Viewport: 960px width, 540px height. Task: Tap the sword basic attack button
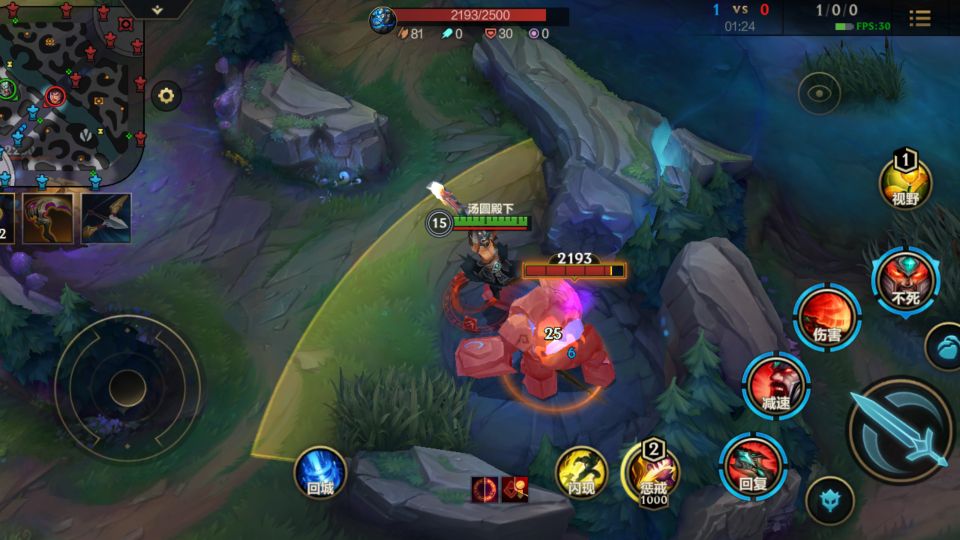(899, 431)
